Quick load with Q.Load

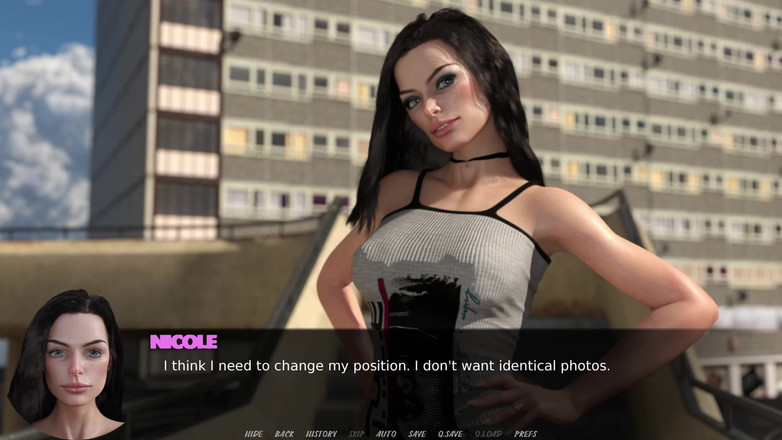488,434
